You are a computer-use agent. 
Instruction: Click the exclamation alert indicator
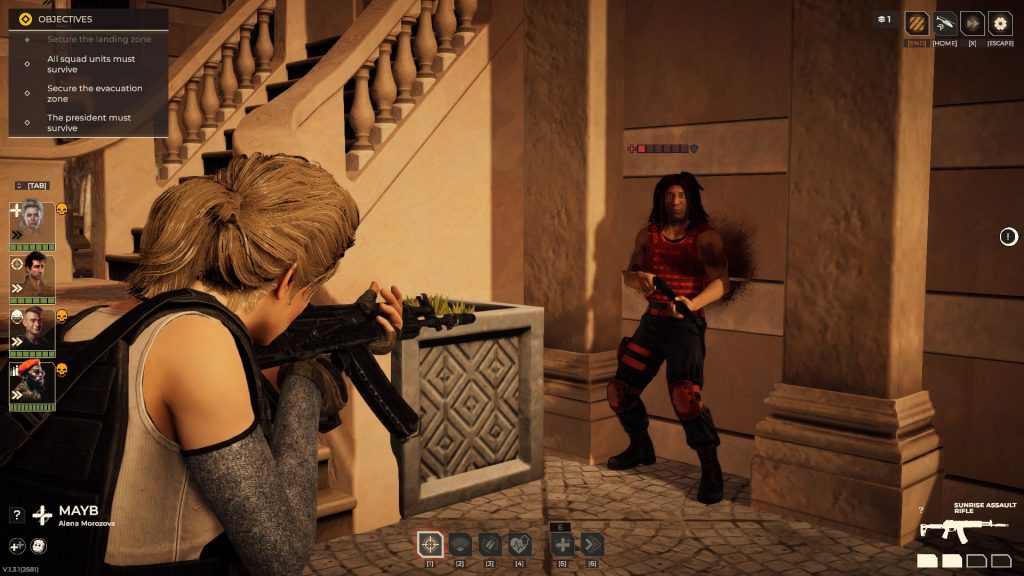click(1009, 237)
